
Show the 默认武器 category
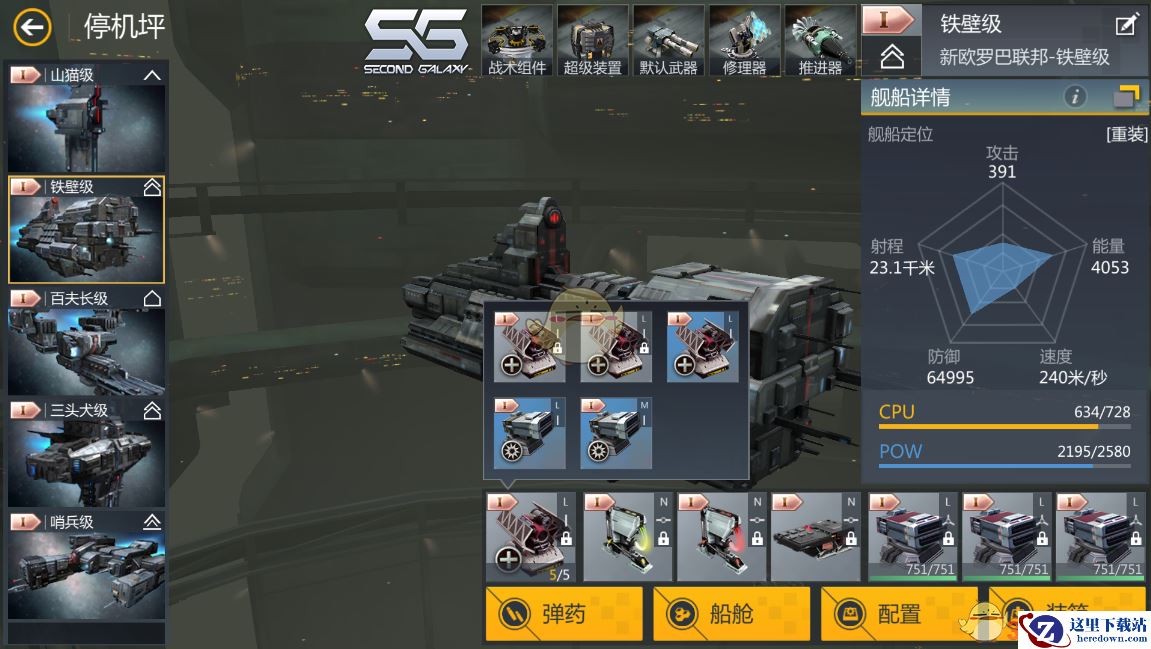(669, 42)
